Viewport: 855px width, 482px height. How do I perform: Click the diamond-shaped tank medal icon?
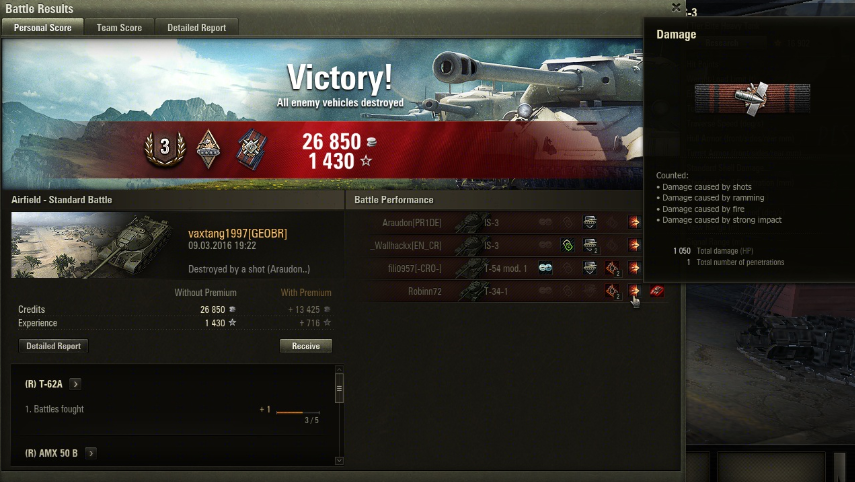click(208, 147)
